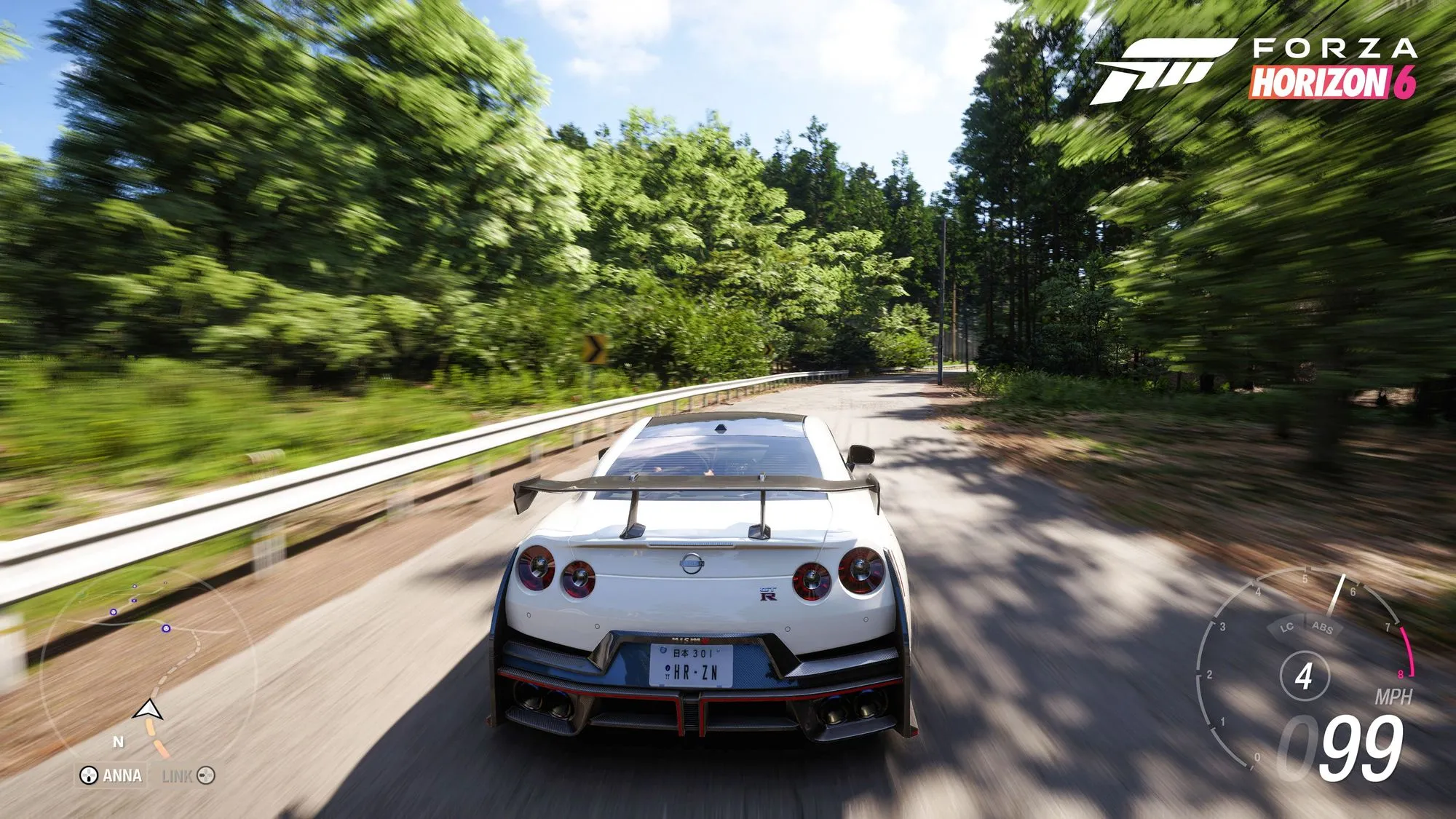This screenshot has width=1456, height=819.
Task: Click the LINK controller icon
Action: coord(205,775)
